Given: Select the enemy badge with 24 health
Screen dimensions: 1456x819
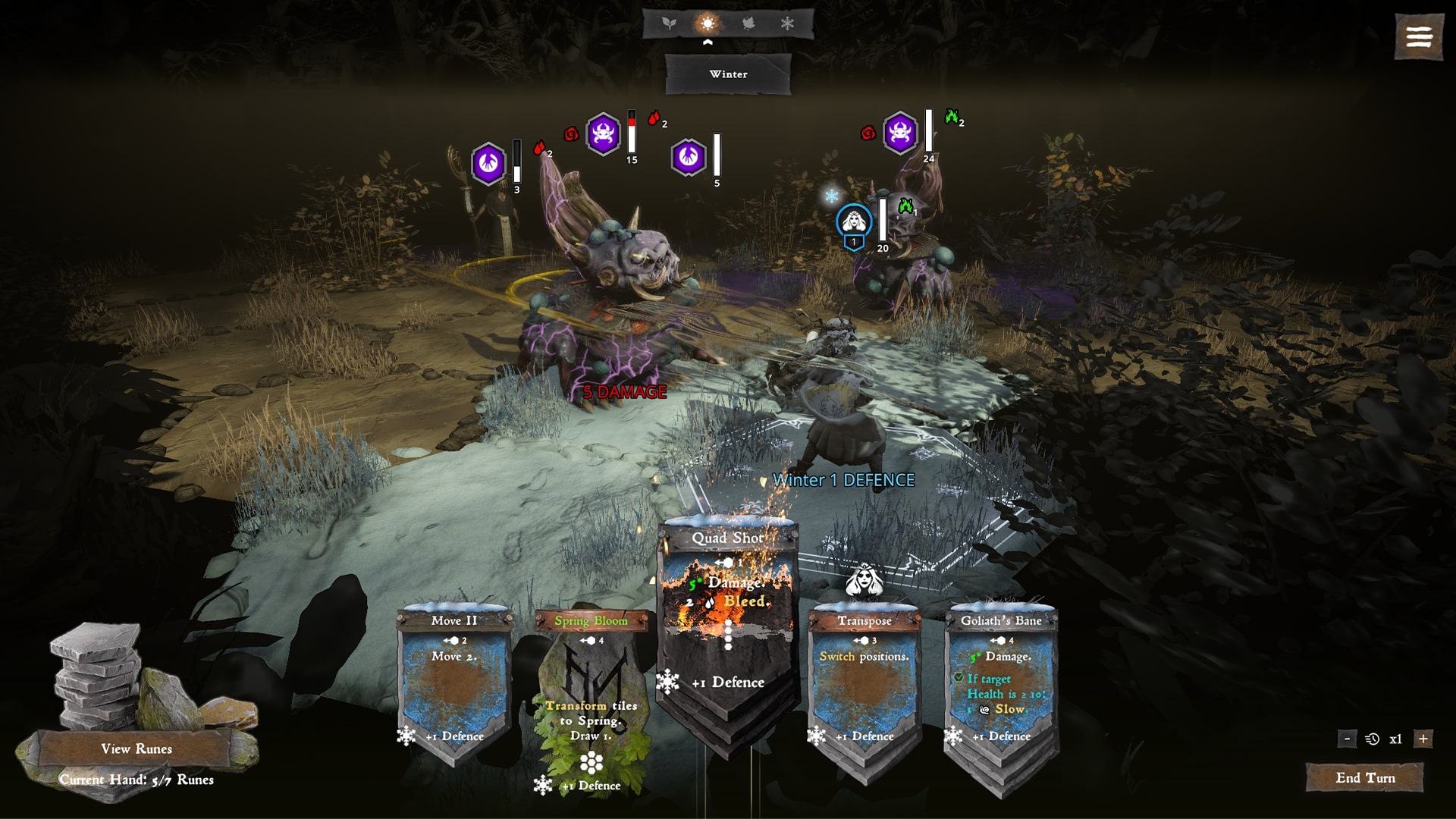Looking at the screenshot, I should coord(900,133).
